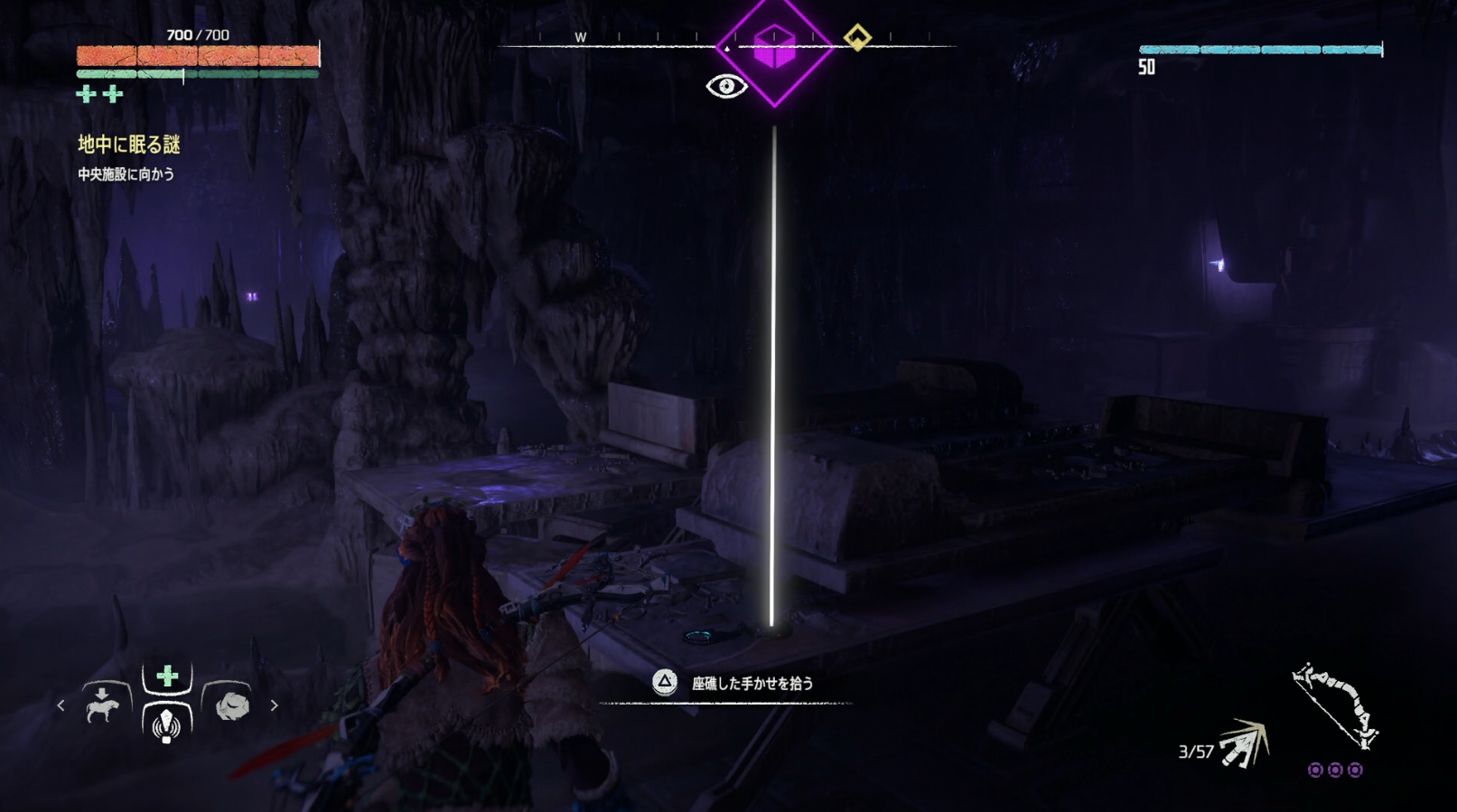
Task: Cycle quick items with the left arrow
Action: point(61,705)
